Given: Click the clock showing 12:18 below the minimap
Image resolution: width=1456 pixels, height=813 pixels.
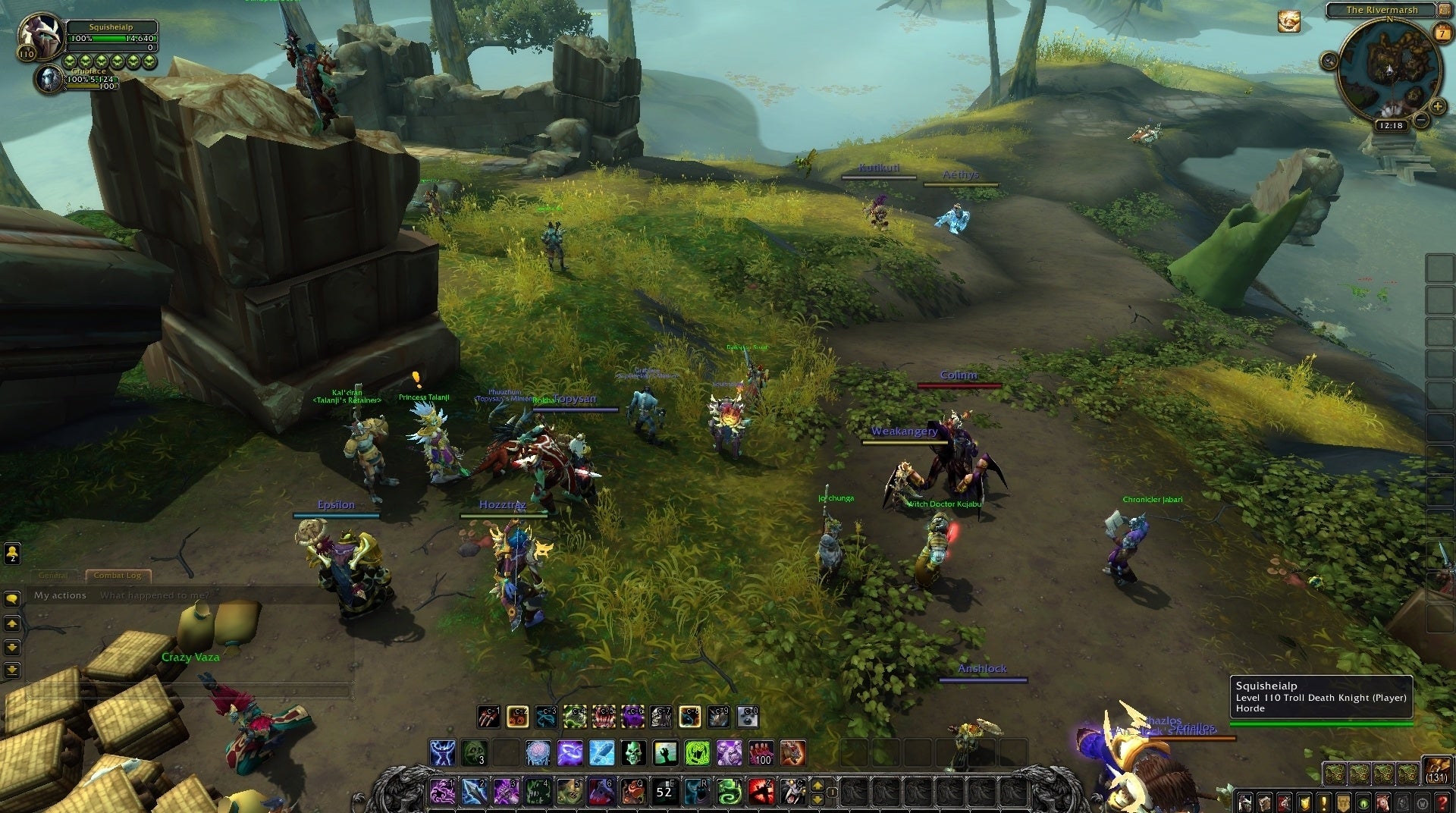Looking at the screenshot, I should pos(1392,126).
